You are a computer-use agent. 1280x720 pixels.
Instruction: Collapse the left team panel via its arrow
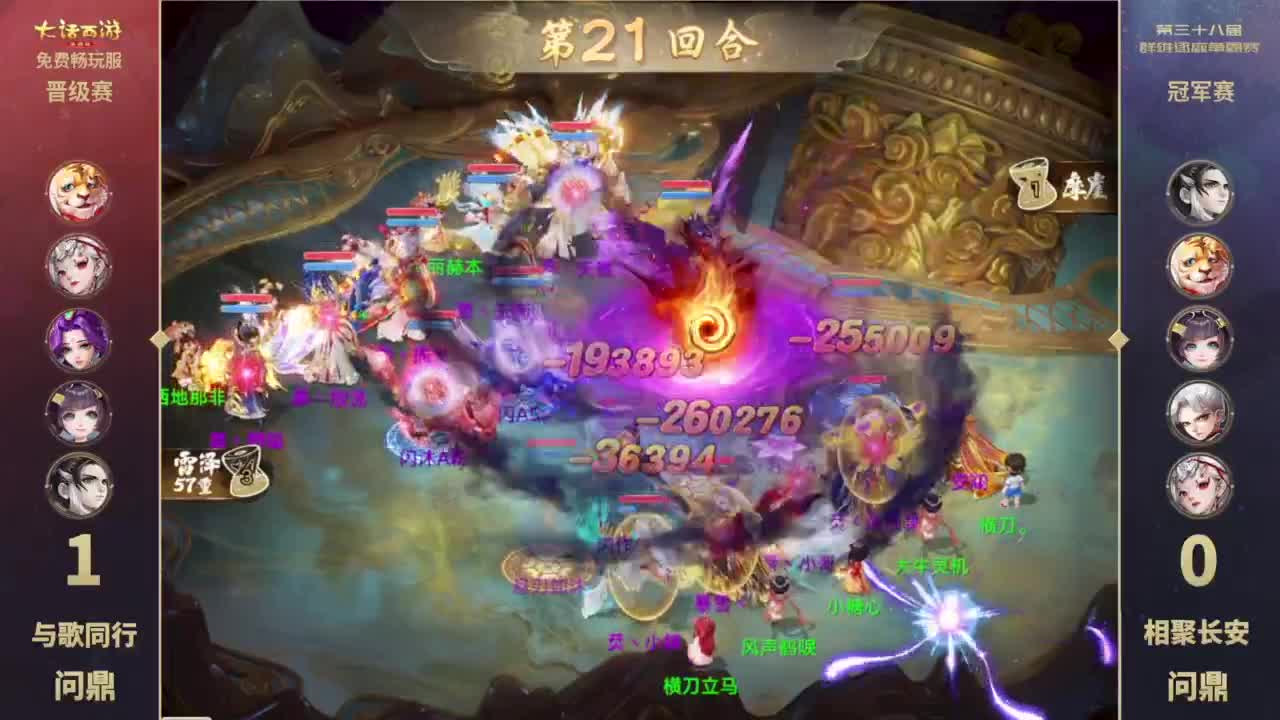pyautogui.click(x=159, y=340)
